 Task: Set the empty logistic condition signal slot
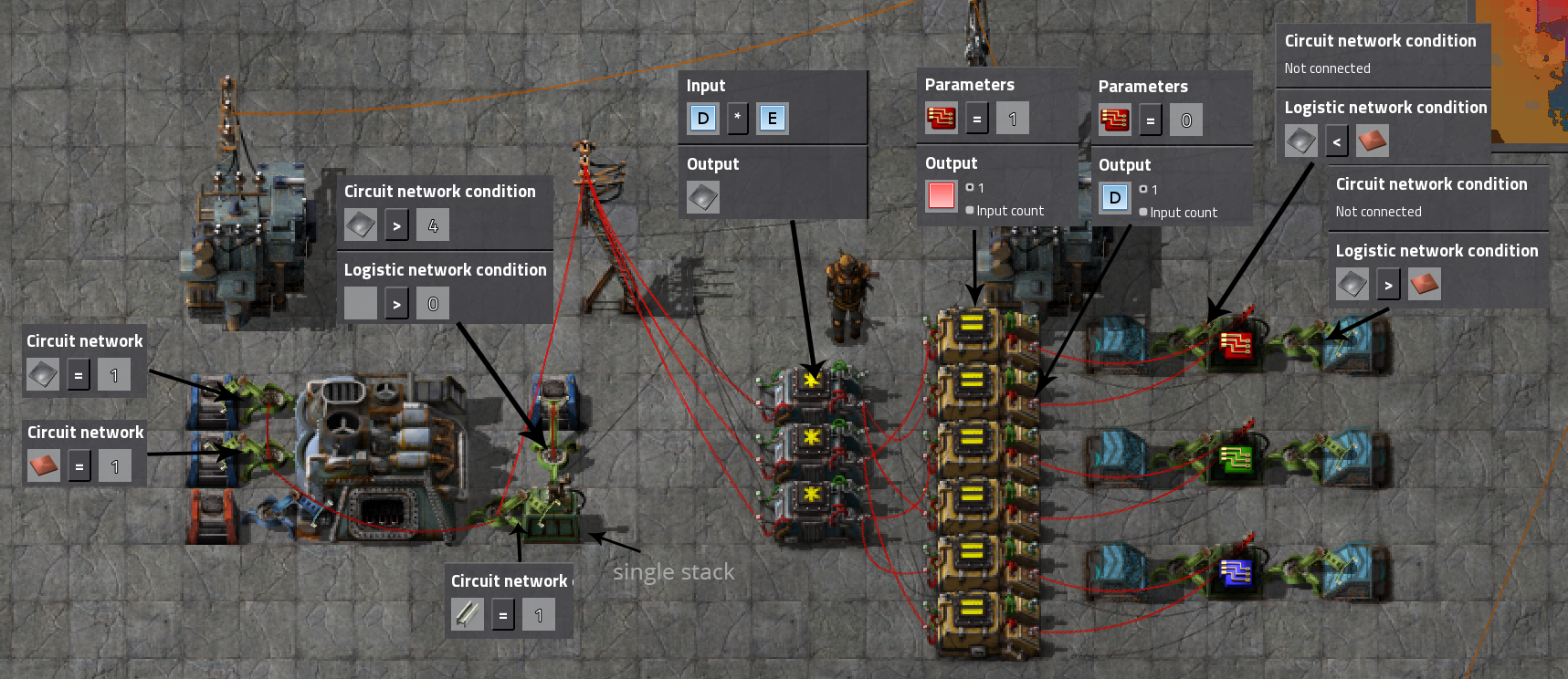(361, 304)
